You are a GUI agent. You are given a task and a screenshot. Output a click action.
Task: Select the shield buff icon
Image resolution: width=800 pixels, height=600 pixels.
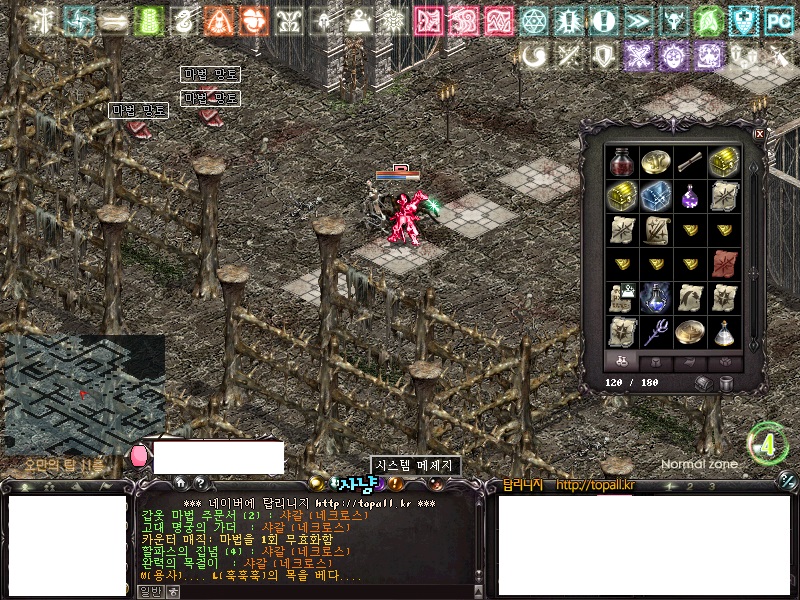(x=603, y=55)
